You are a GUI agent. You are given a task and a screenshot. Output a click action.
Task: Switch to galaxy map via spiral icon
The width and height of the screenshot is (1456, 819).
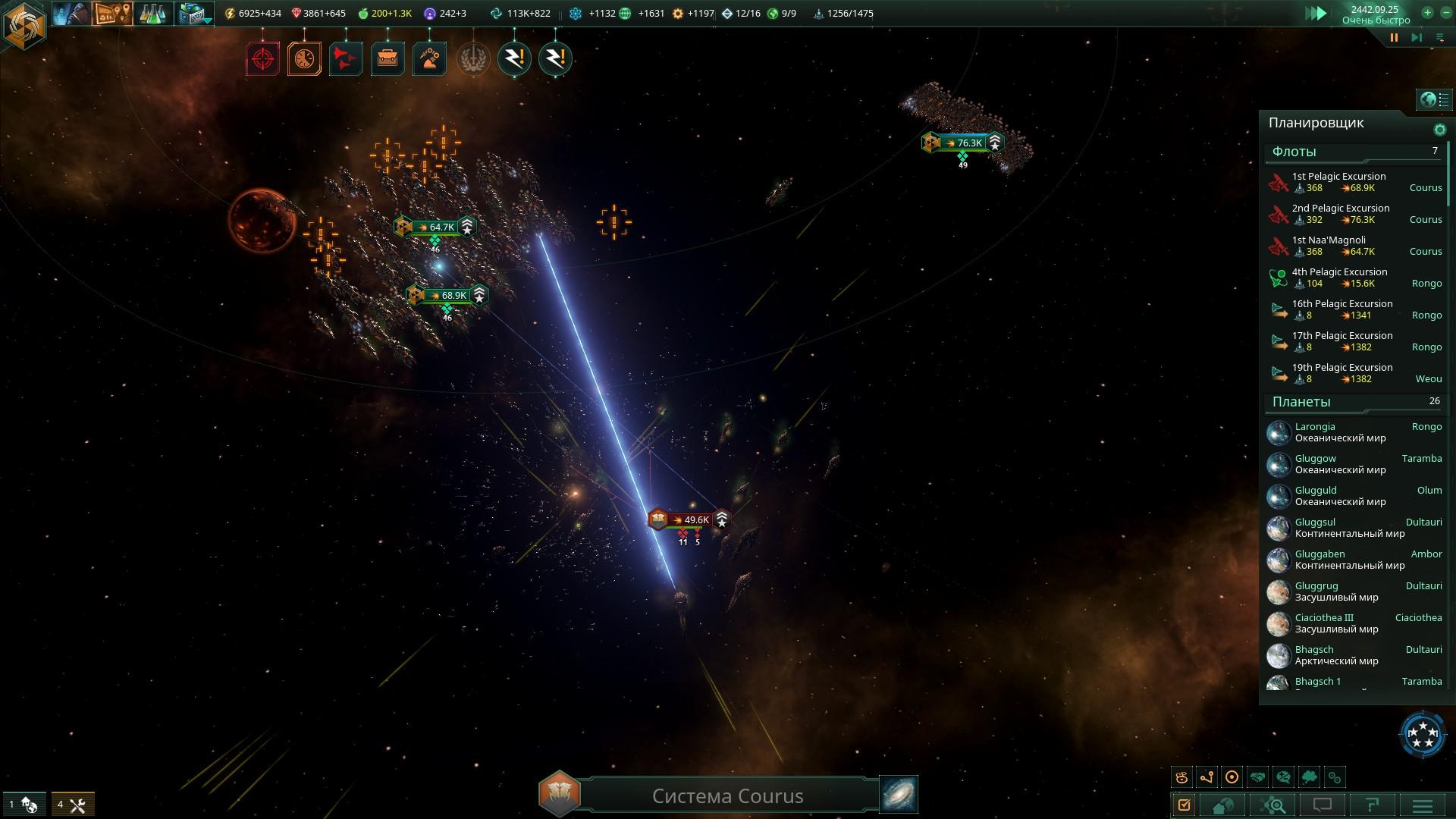[x=899, y=794]
